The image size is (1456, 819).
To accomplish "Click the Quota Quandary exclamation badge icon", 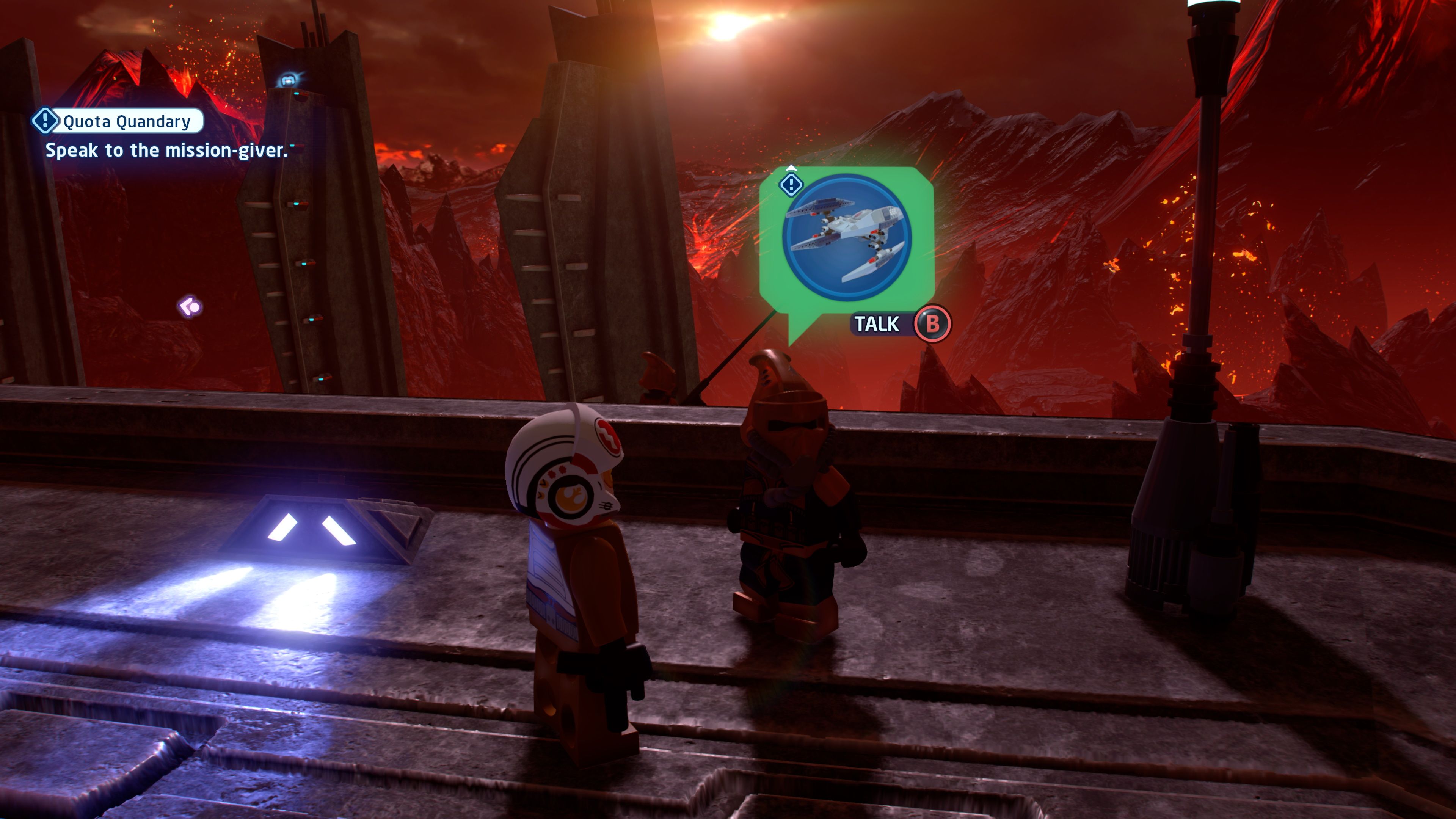I will [x=46, y=121].
